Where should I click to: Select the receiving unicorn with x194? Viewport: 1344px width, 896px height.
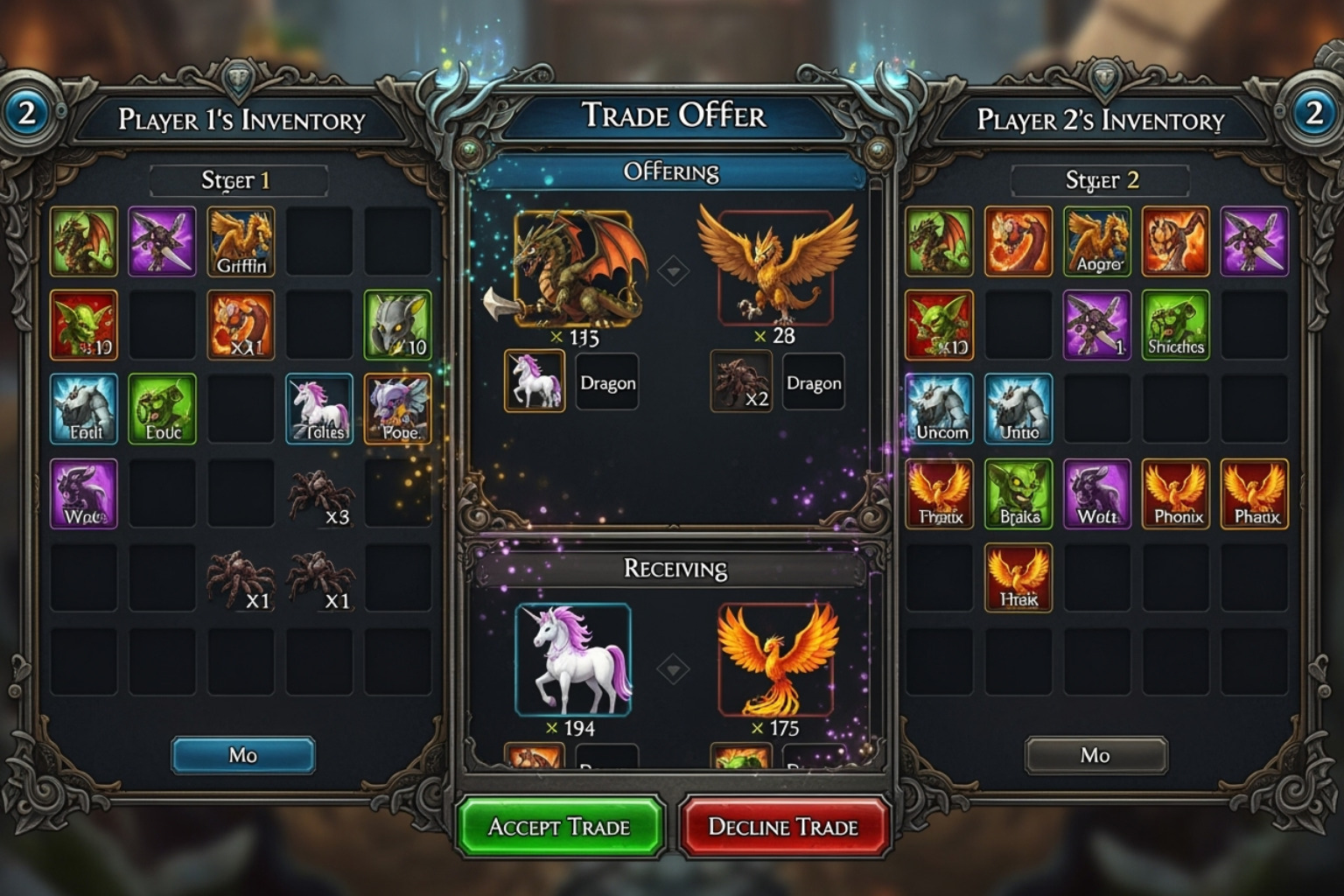(573, 659)
